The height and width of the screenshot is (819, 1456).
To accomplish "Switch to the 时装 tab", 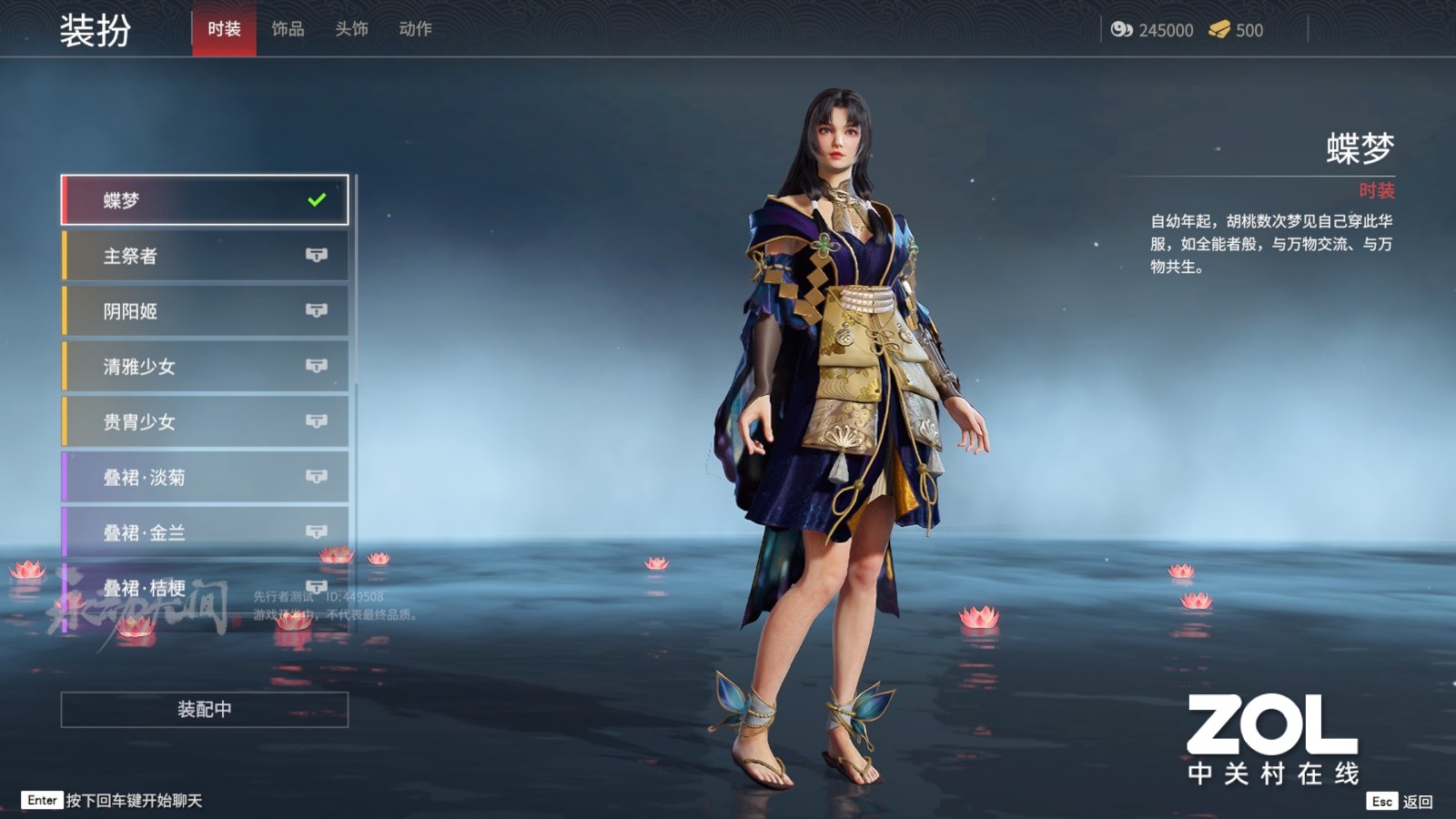I will [224, 29].
